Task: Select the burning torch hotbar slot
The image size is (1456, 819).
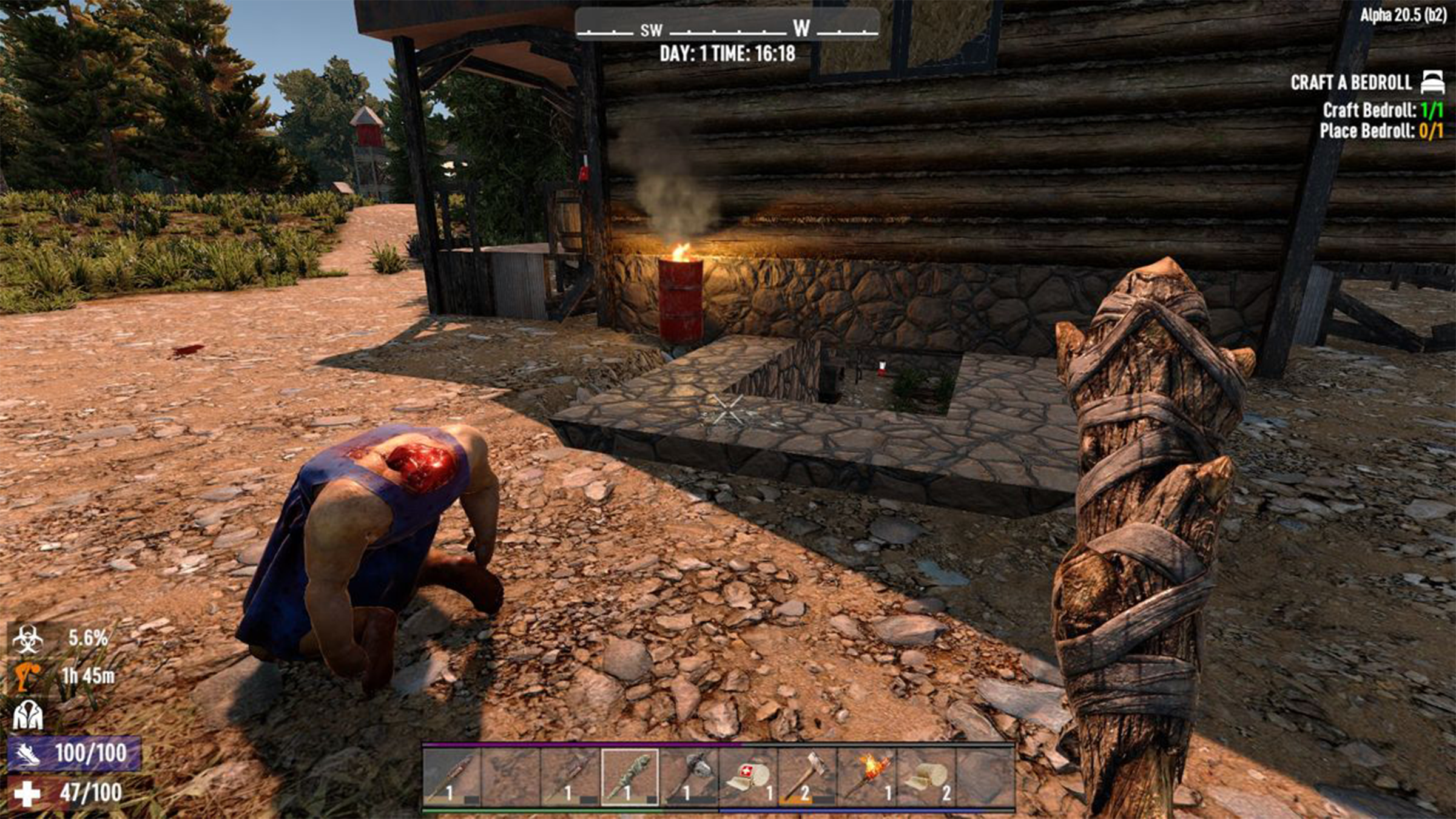Action: pyautogui.click(x=867, y=778)
